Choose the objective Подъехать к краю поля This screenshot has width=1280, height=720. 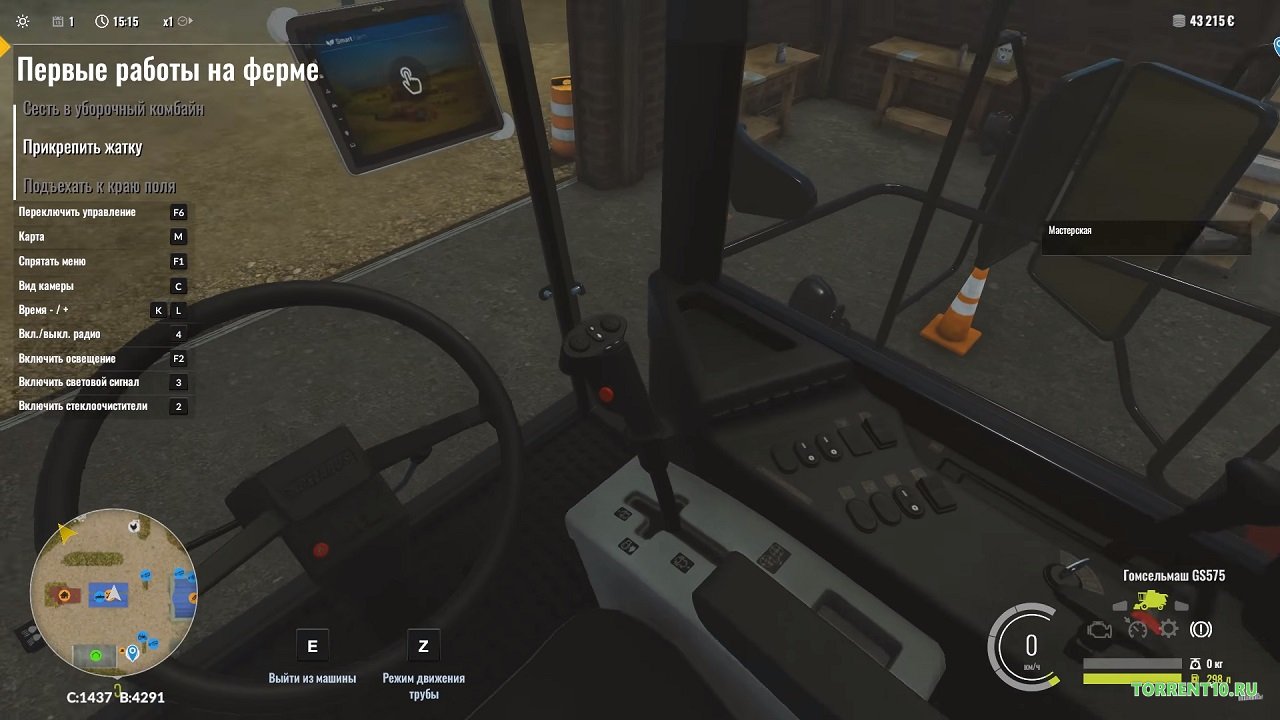click(100, 186)
